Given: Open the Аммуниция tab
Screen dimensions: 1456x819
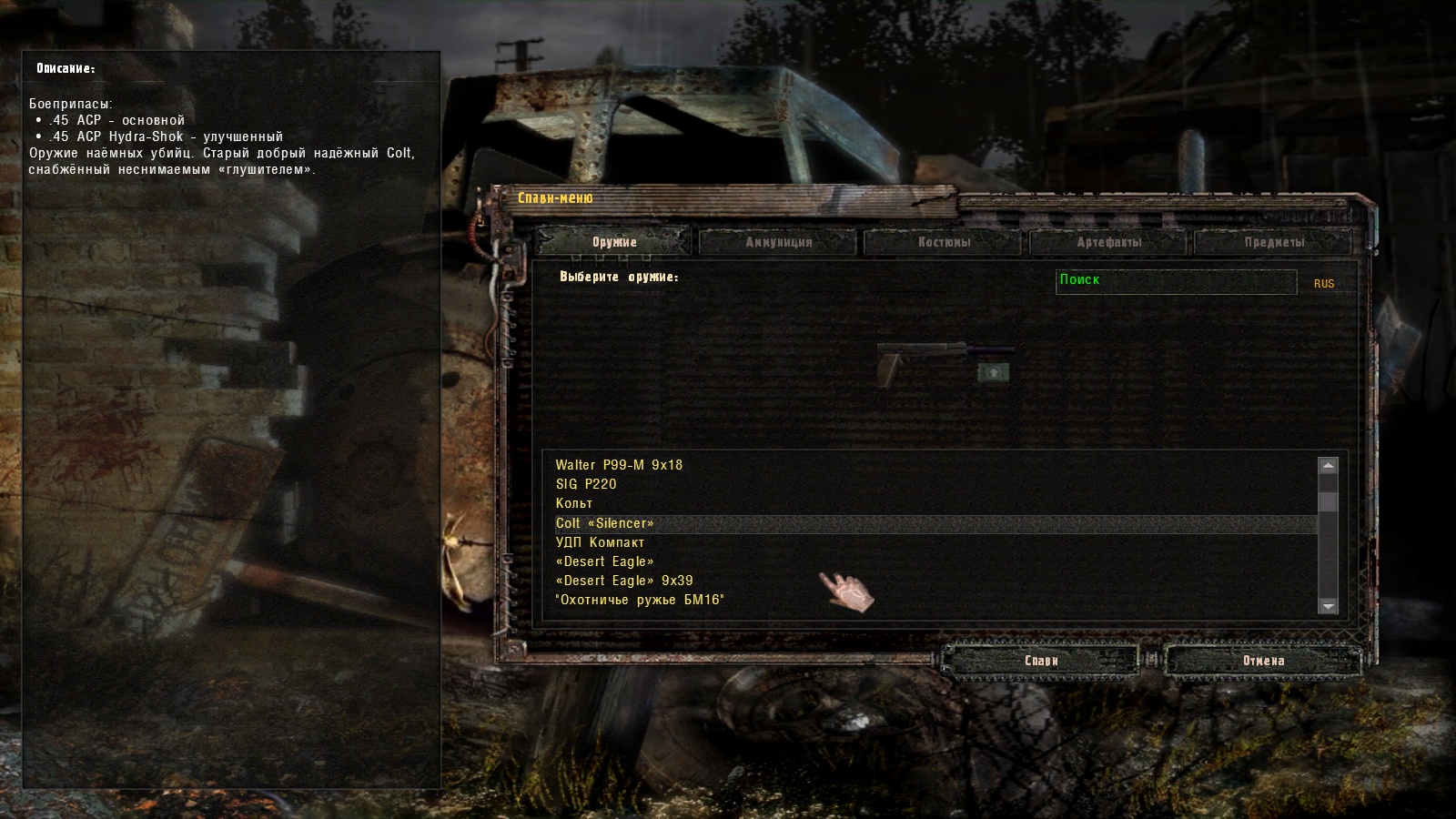Looking at the screenshot, I should click(x=778, y=242).
